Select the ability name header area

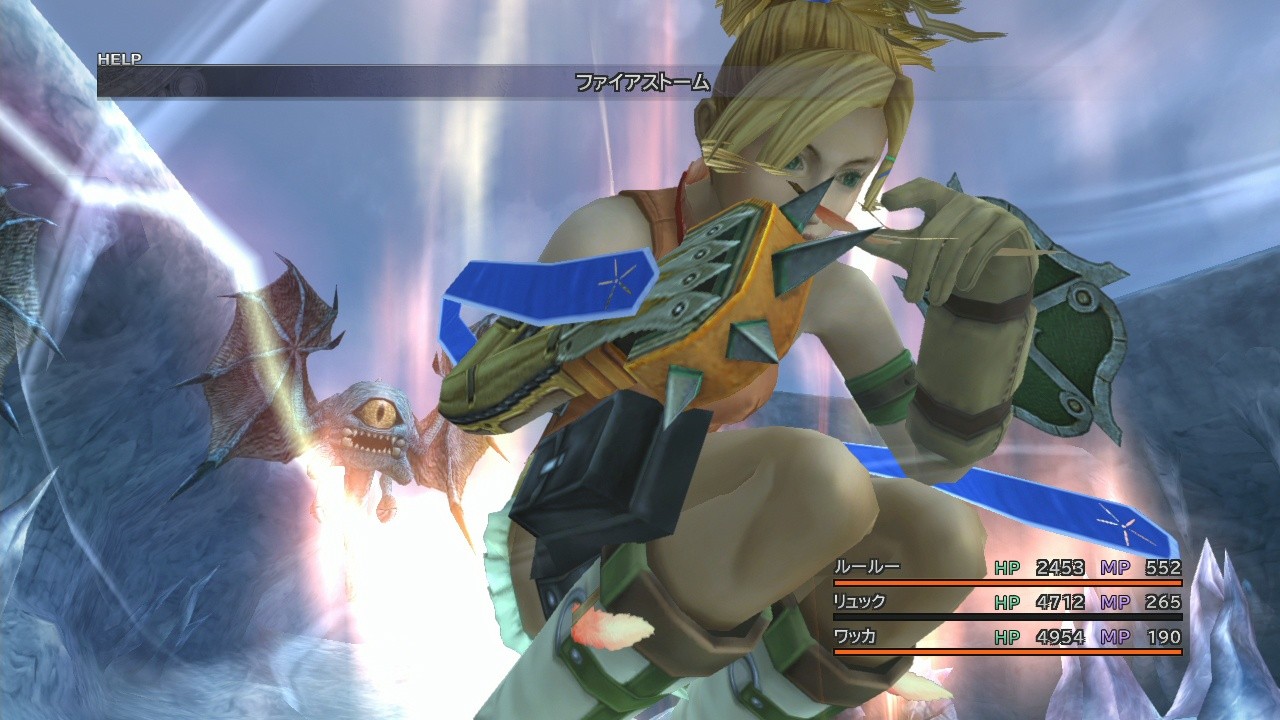pyautogui.click(x=641, y=85)
